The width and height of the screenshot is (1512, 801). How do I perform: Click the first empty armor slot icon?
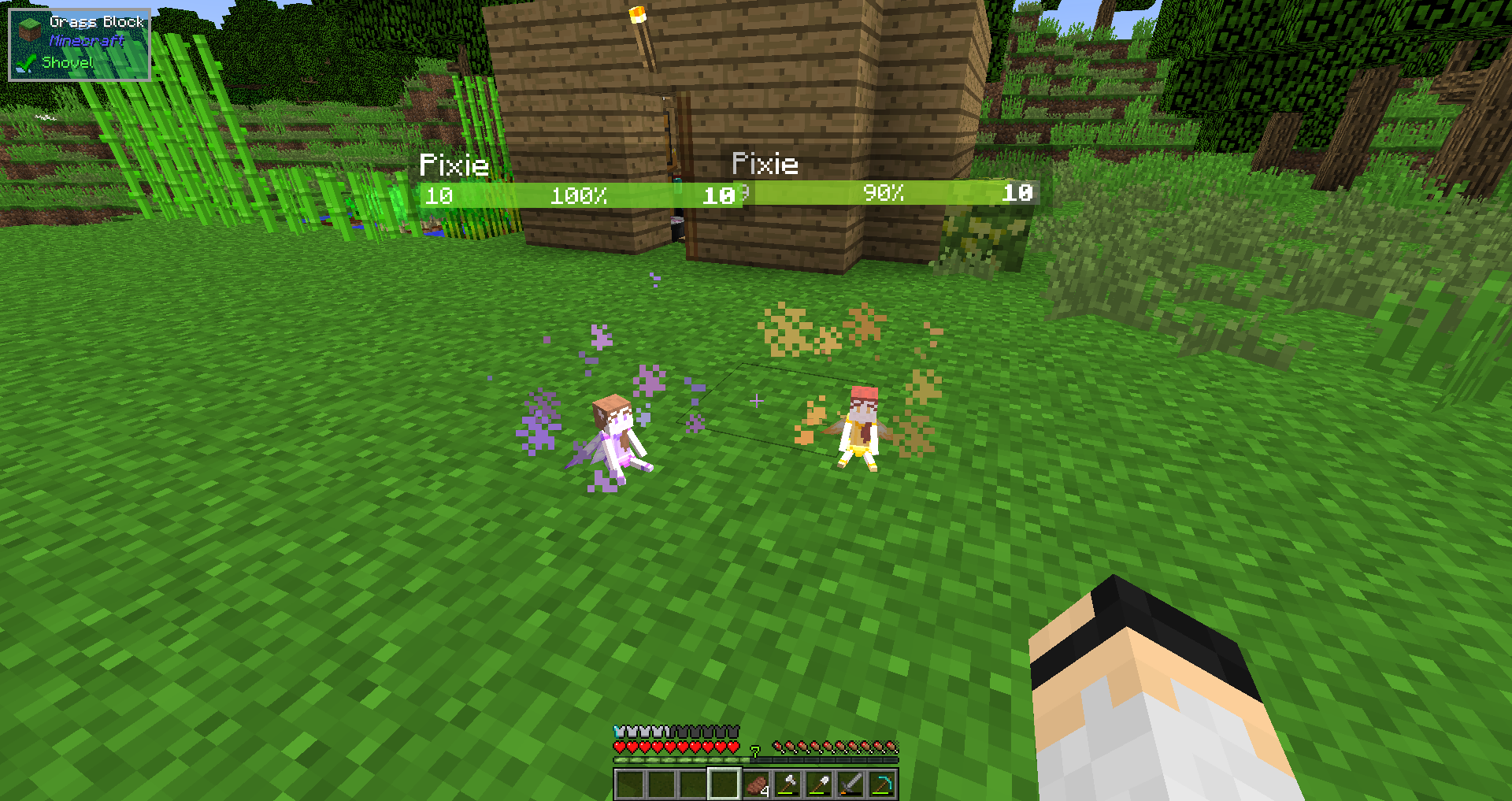679,731
